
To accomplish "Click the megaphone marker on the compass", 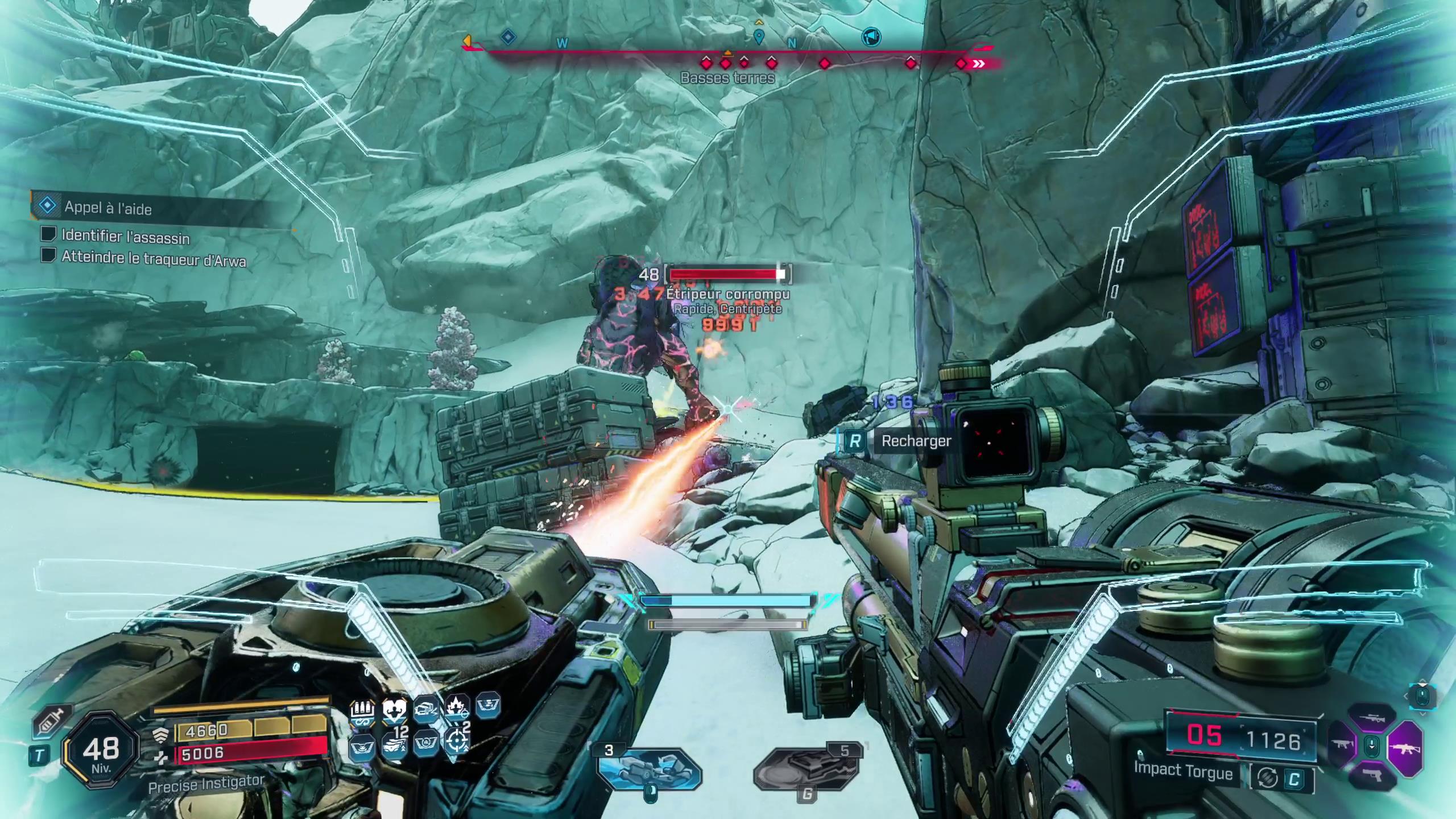I will coord(871,38).
